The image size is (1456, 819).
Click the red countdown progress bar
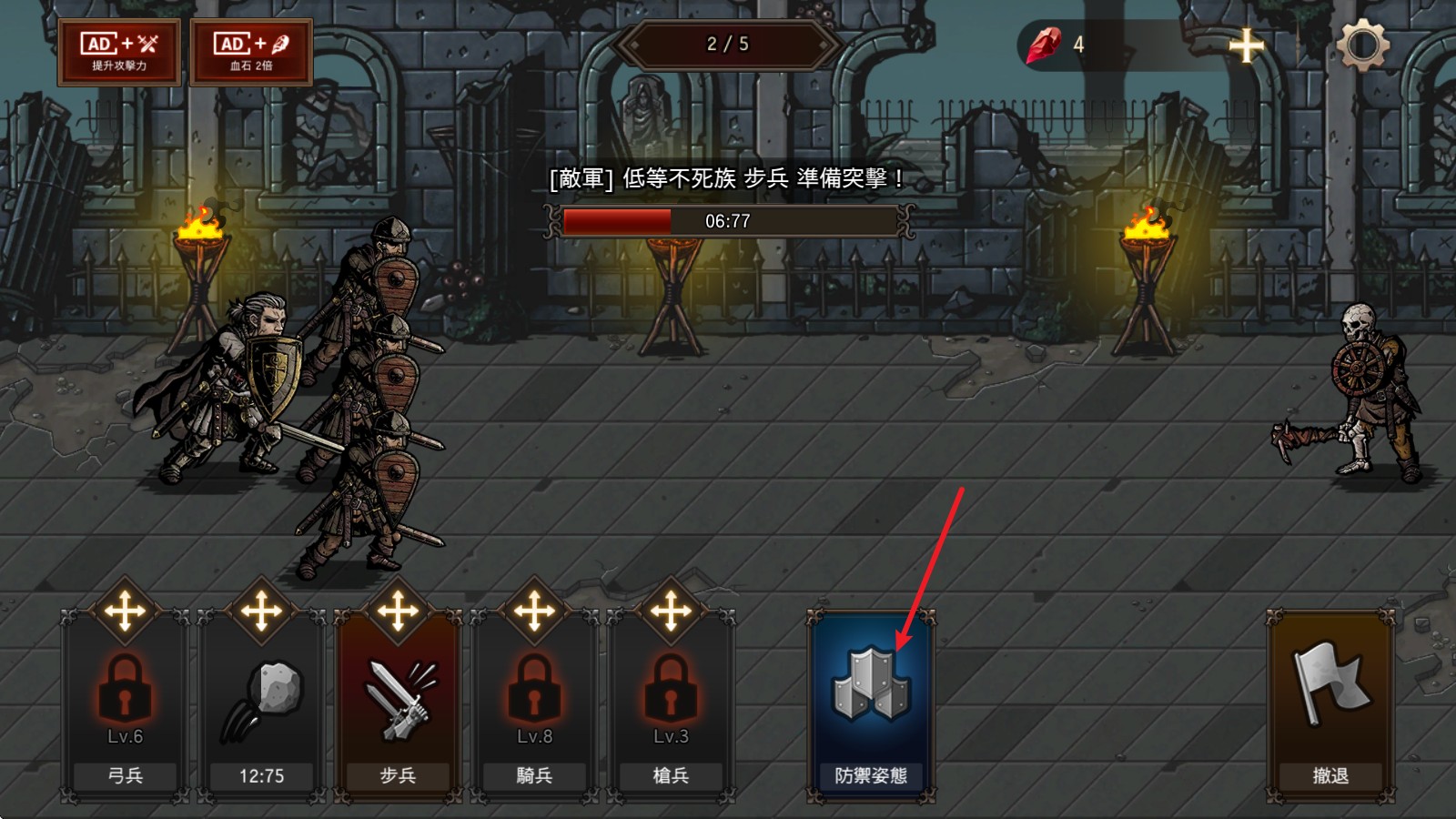tap(617, 220)
